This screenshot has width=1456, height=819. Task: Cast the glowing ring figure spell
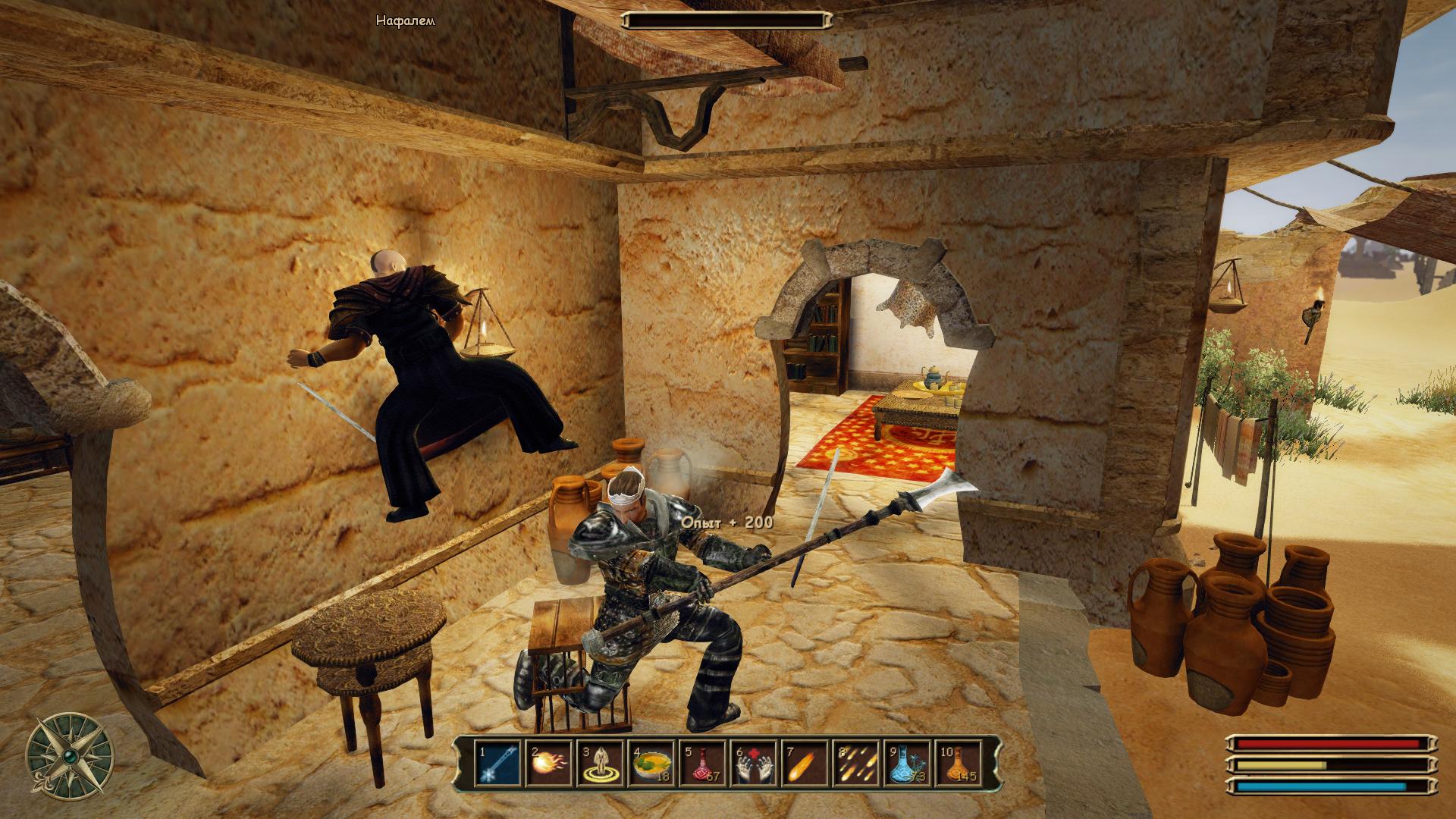(601, 764)
